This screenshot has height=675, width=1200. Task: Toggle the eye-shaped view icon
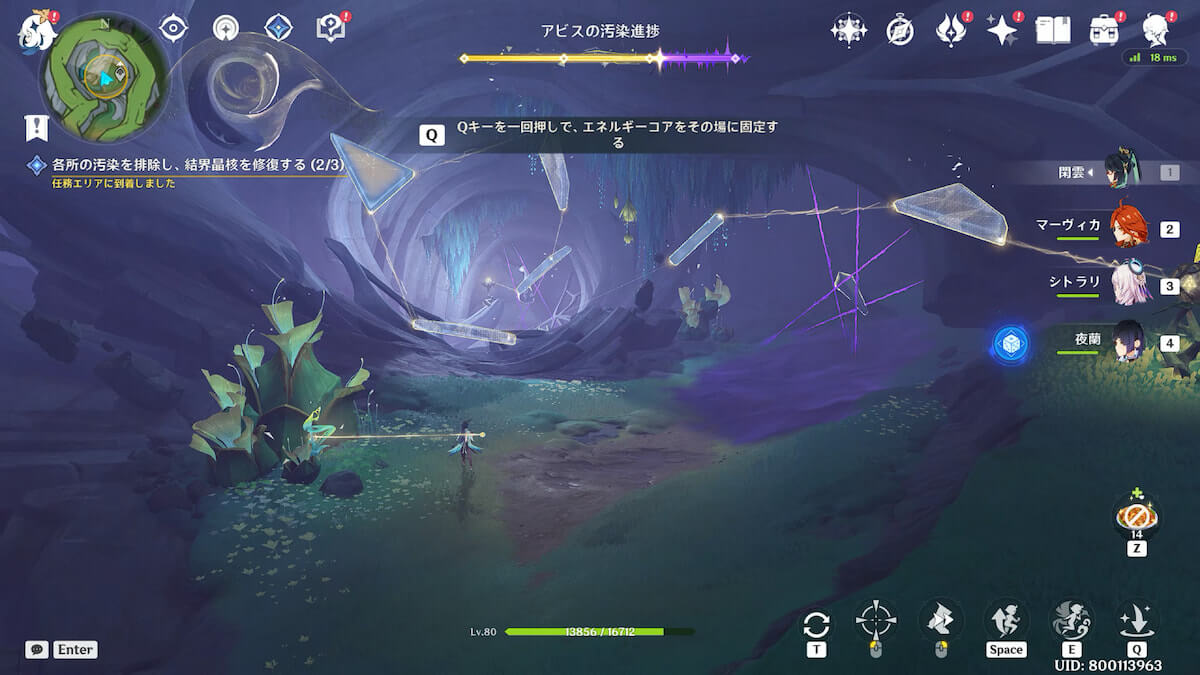click(174, 29)
